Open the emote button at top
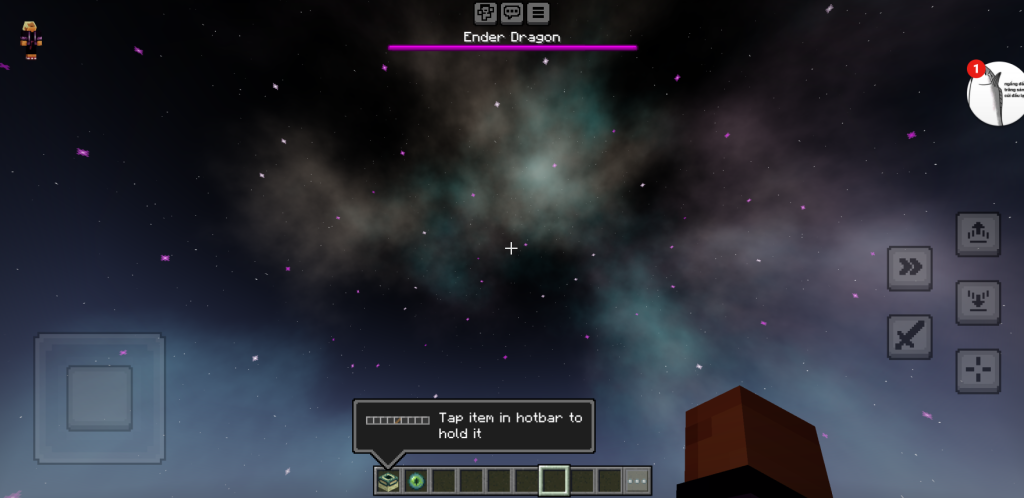1024x498 pixels. pyautogui.click(x=485, y=13)
